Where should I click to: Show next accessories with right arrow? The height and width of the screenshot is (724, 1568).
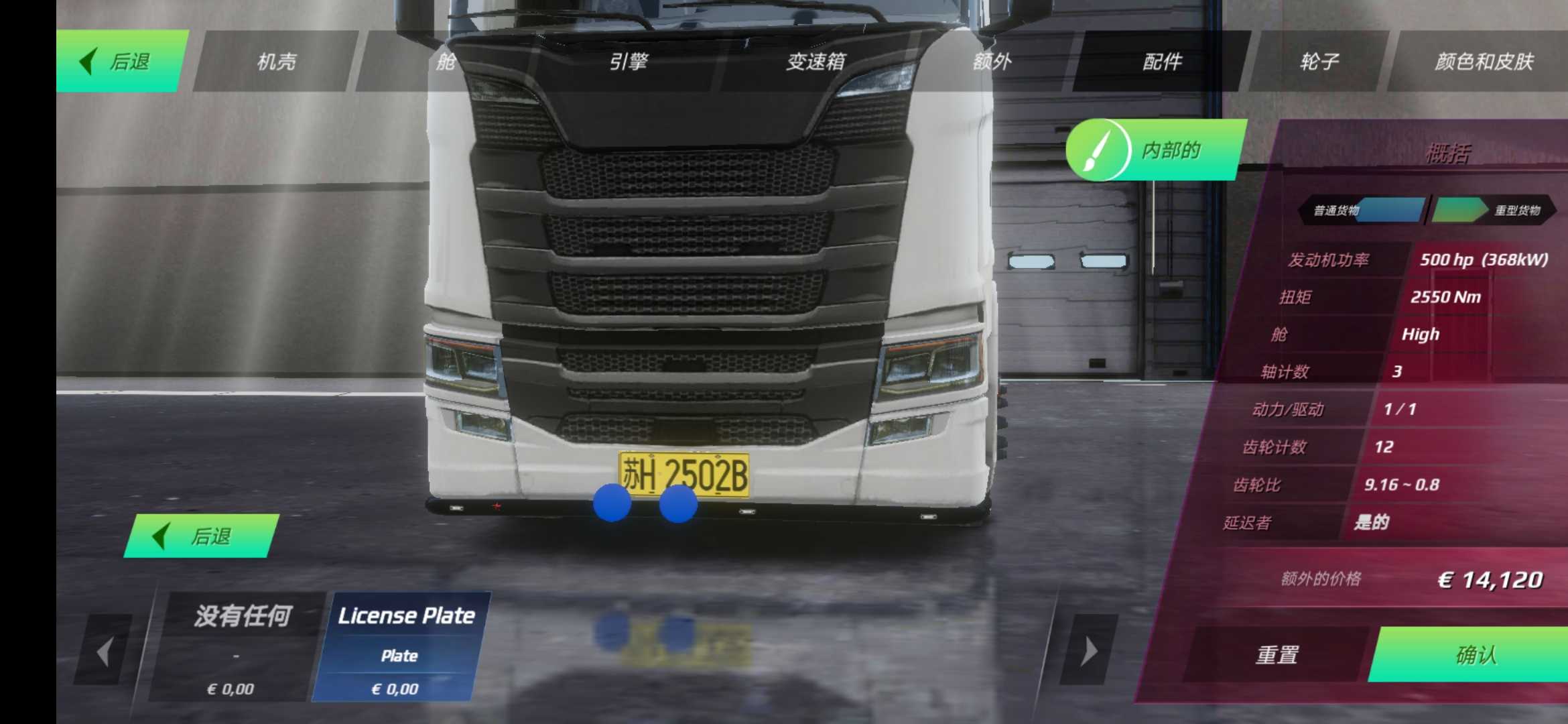point(1089,651)
